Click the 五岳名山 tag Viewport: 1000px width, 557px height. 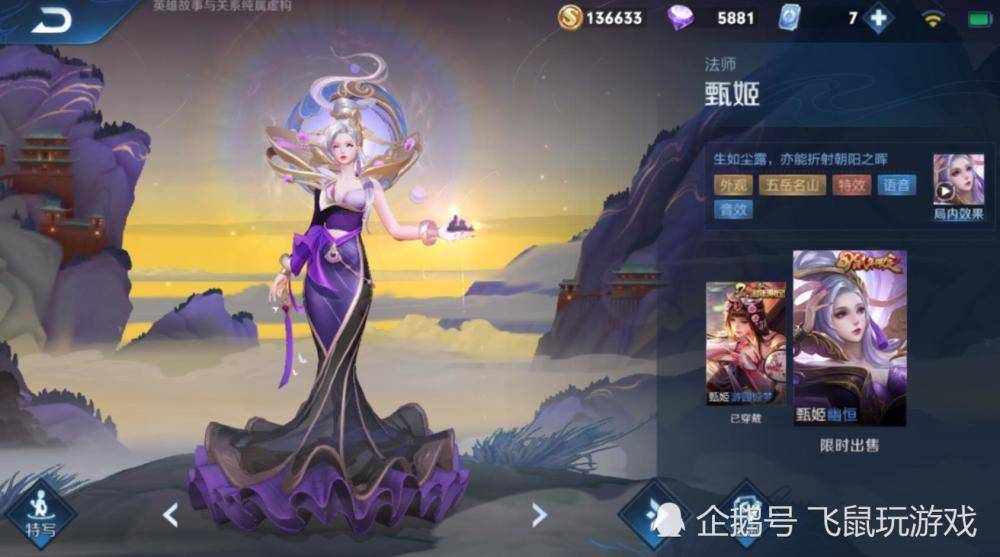click(x=791, y=185)
